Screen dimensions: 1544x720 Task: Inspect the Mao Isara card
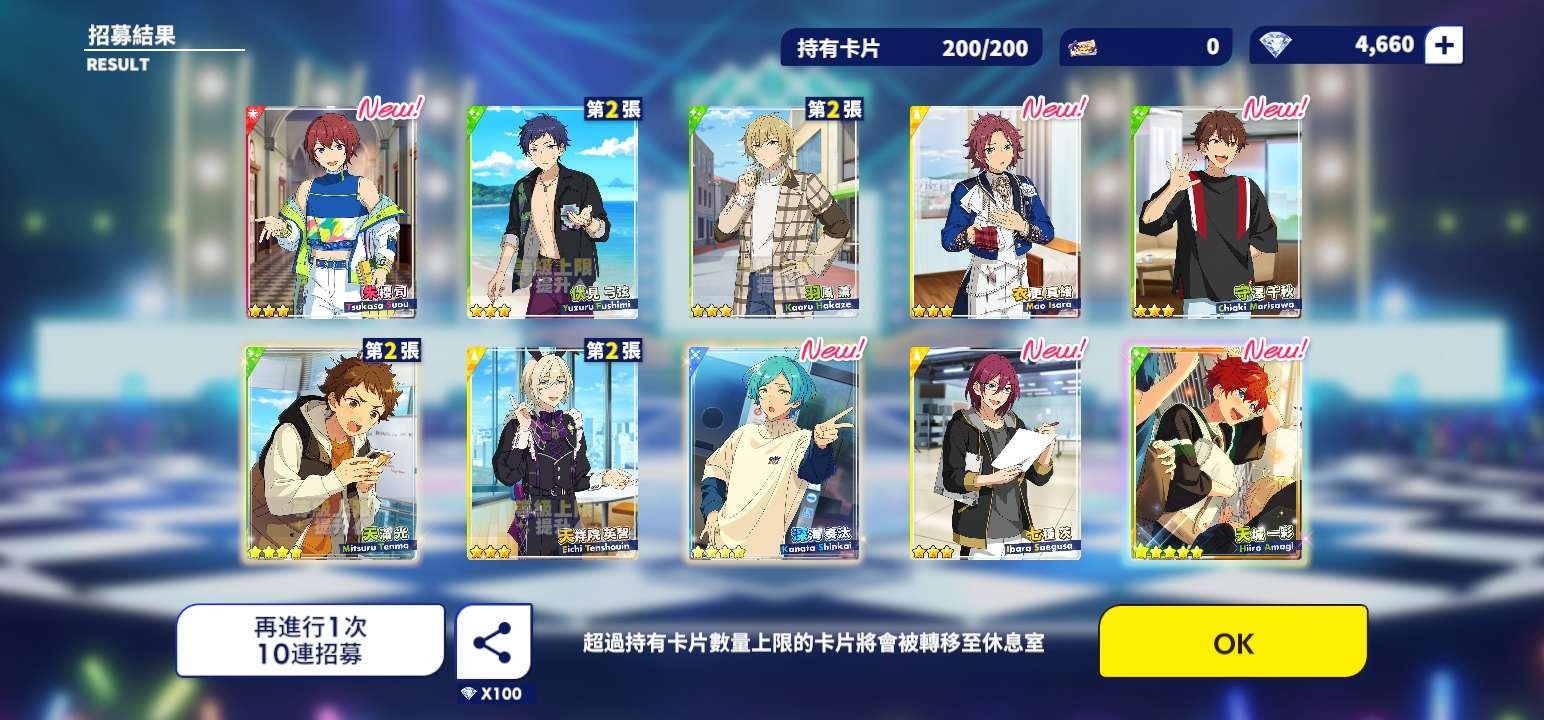pos(996,212)
